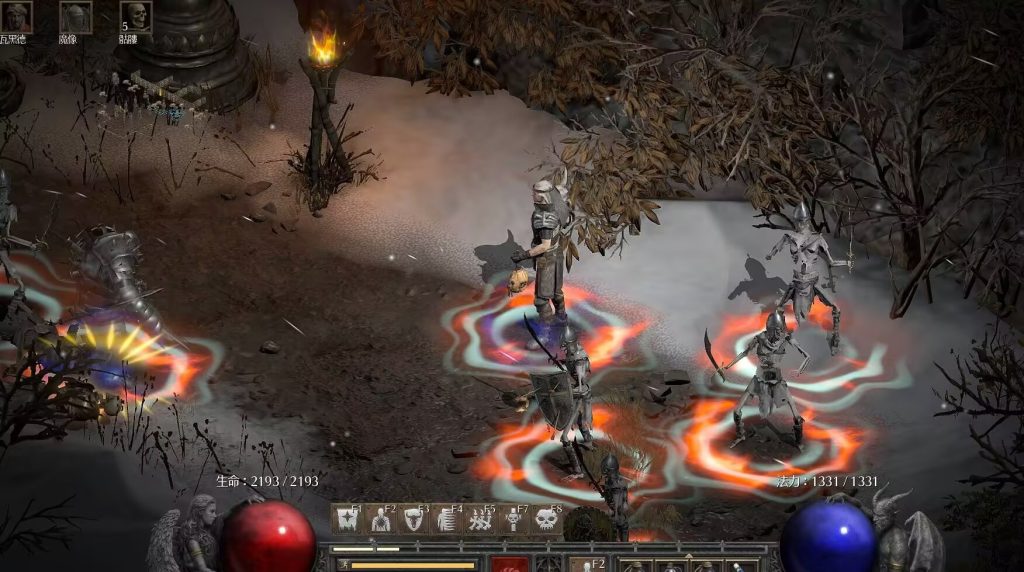Select the skeleton minion portrait with count 5
The width and height of the screenshot is (1024, 572).
(136, 17)
